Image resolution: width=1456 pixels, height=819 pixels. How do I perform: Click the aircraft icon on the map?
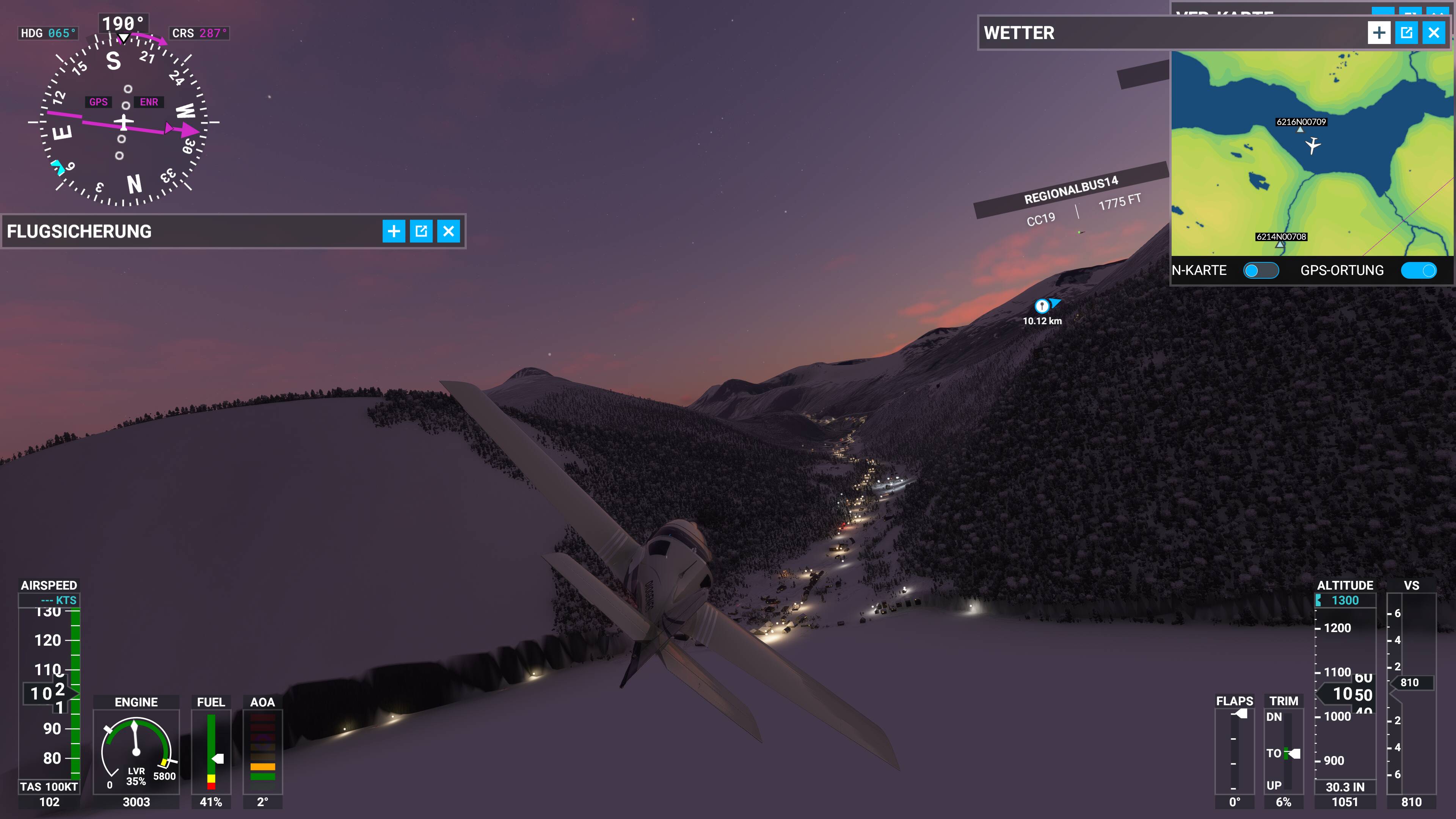pyautogui.click(x=1313, y=145)
